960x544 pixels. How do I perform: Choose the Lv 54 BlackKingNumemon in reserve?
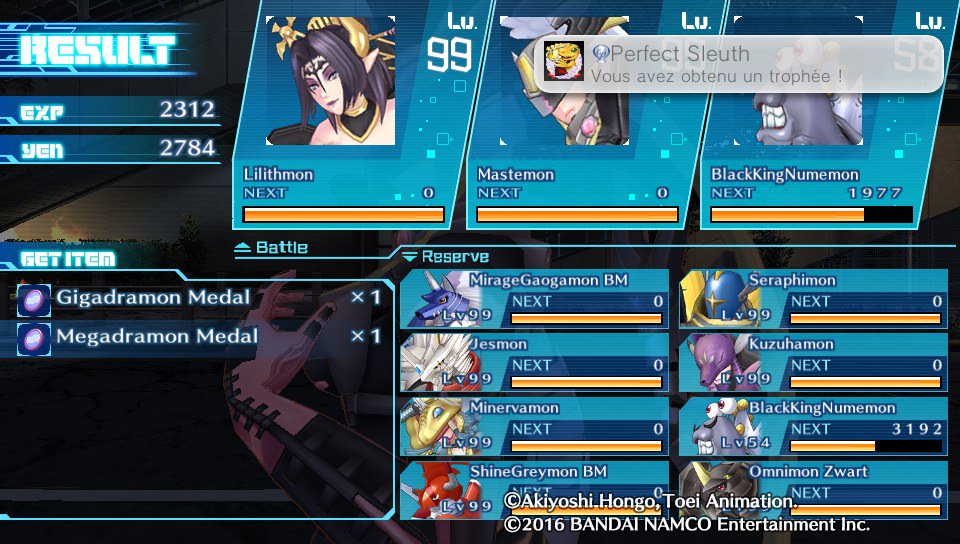[x=813, y=427]
